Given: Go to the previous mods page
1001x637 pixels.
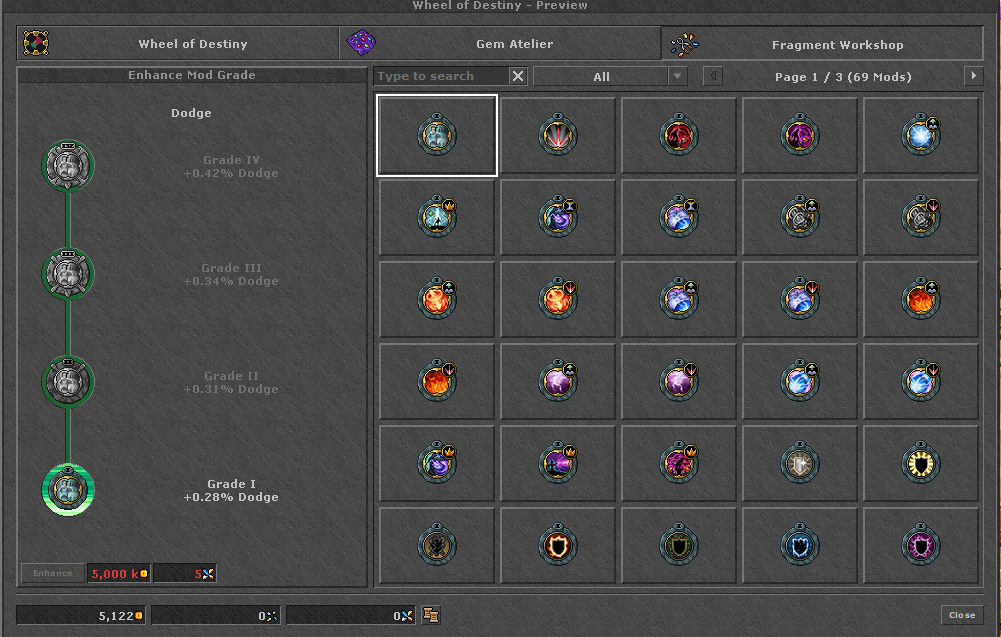Looking at the screenshot, I should pyautogui.click(x=712, y=76).
